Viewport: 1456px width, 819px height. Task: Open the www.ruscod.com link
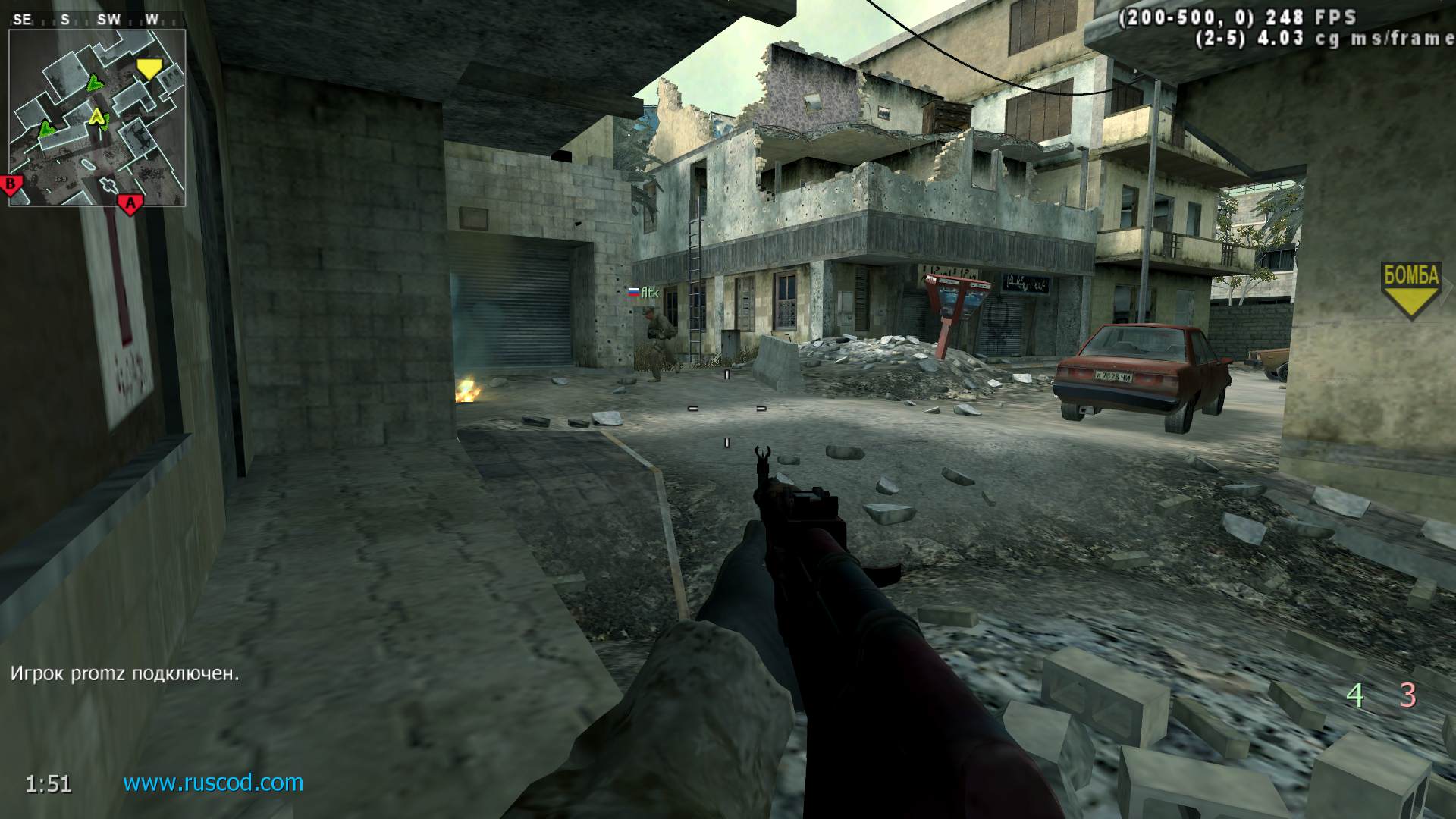coord(213,783)
